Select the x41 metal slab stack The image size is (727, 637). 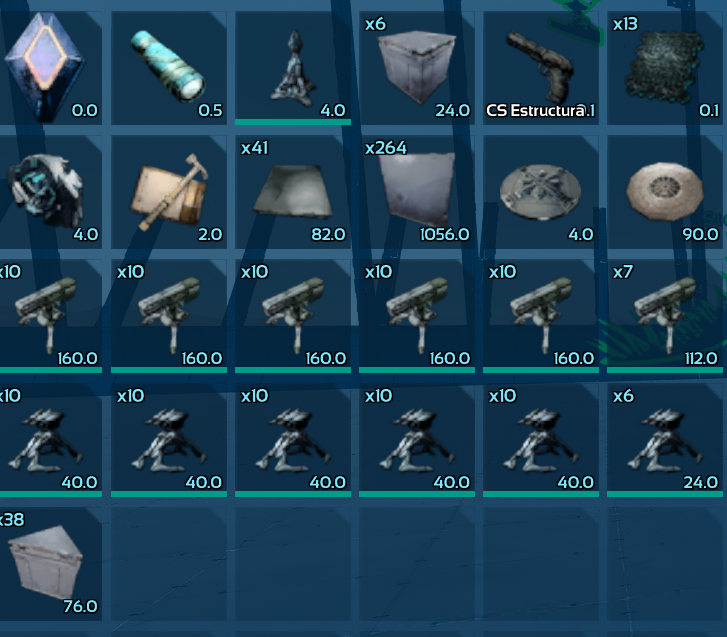(x=292, y=192)
